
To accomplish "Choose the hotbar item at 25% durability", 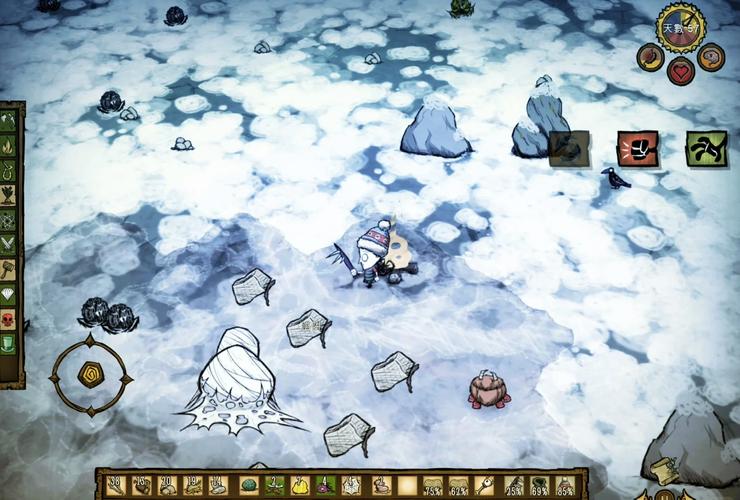I will click(514, 486).
